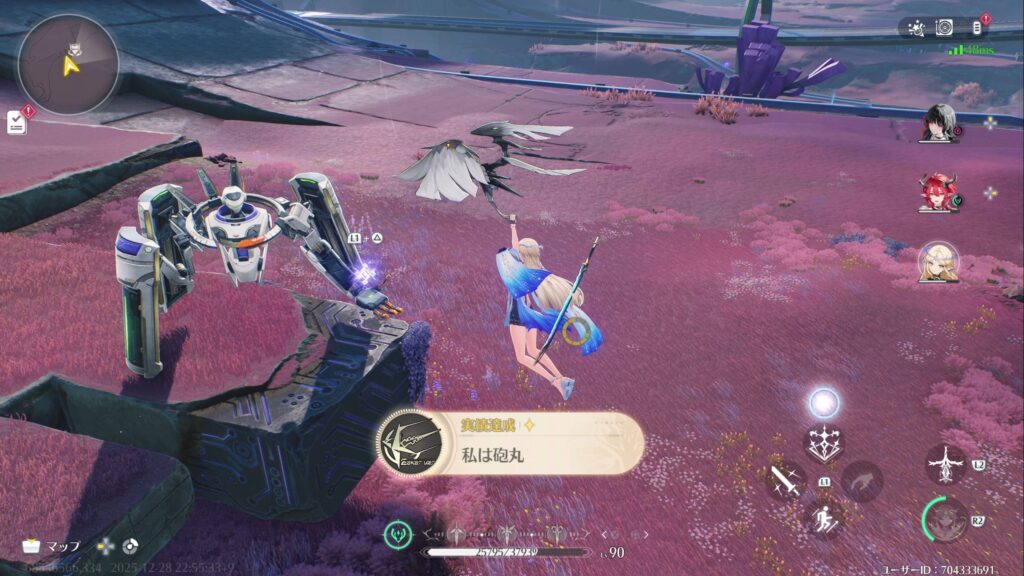Open the camera photo mode icon
Screen dimensions: 1024x576
coord(944,28)
